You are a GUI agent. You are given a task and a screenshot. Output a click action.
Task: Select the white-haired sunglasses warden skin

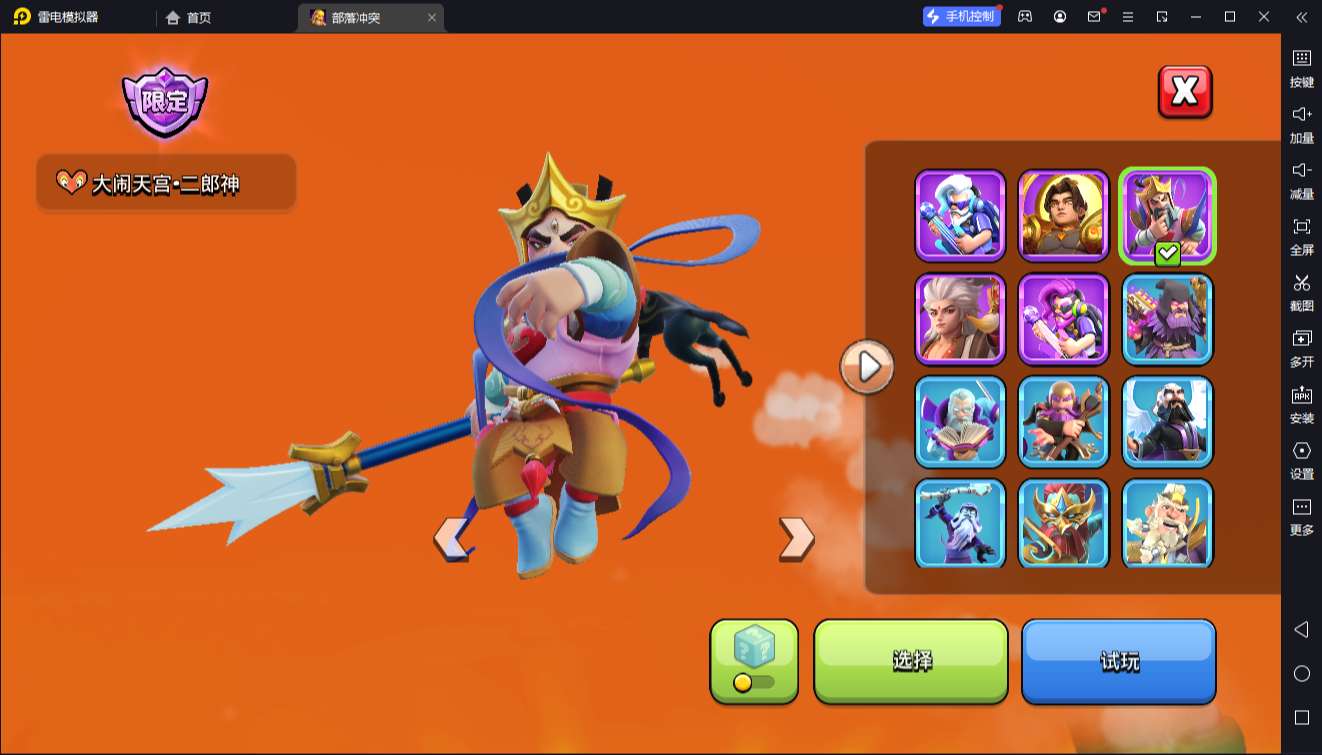pos(960,216)
